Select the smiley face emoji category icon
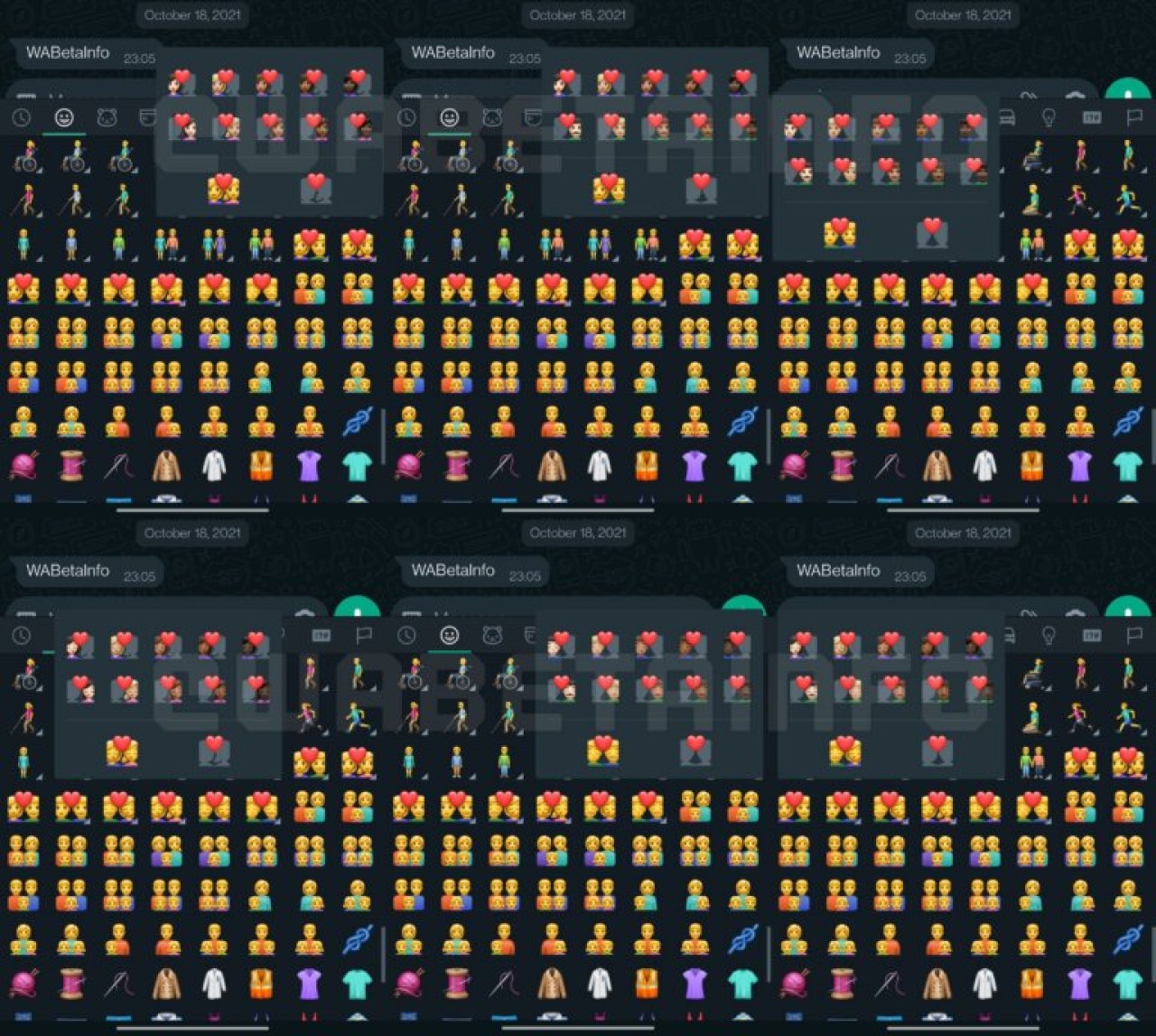Screen dimensions: 1156x1036 click(63, 116)
